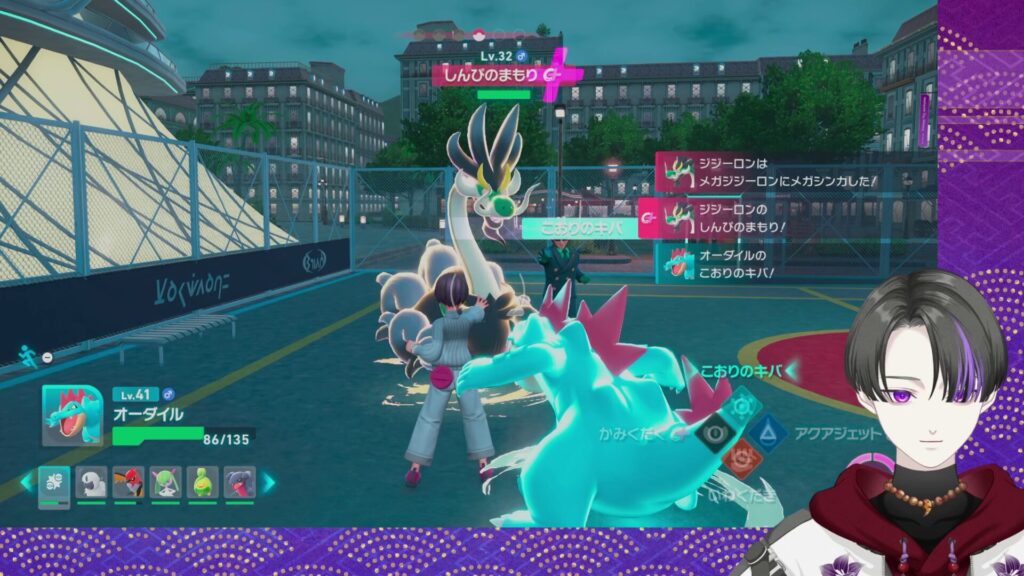Activate the かみくだく dark move icon
The width and height of the screenshot is (1024, 576).
(x=713, y=432)
